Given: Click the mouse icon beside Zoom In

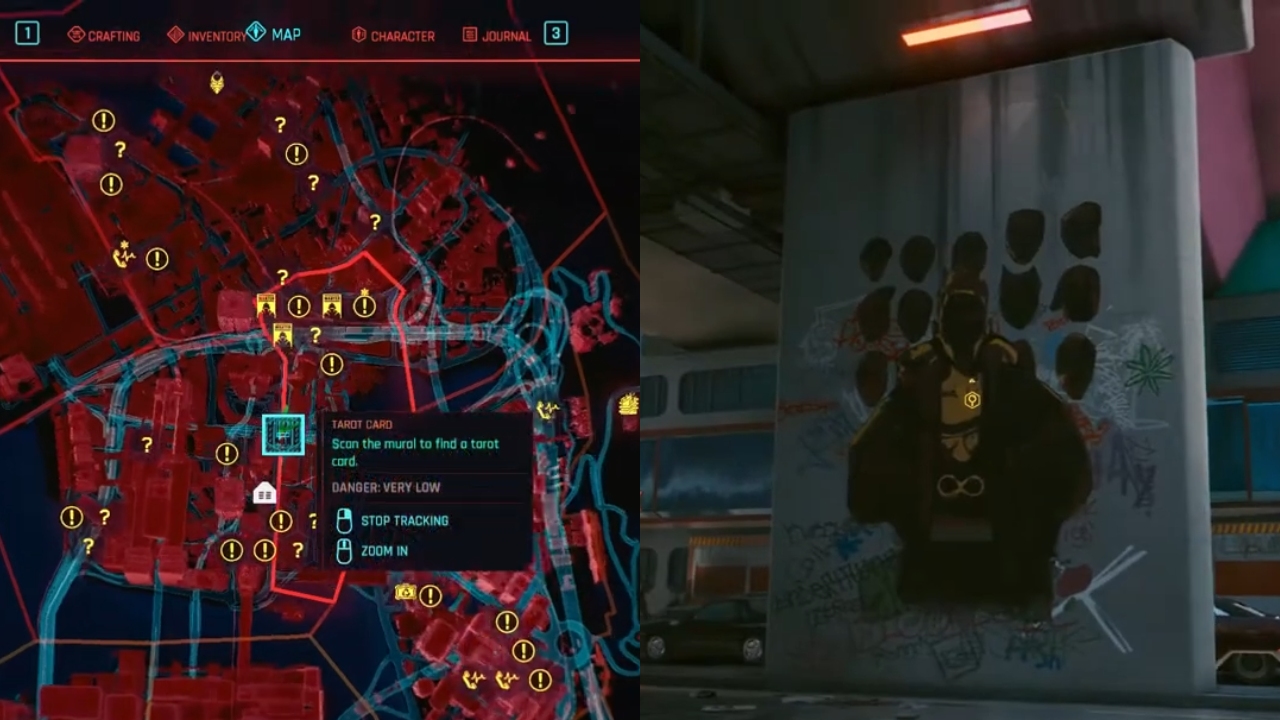Looking at the screenshot, I should tap(343, 549).
